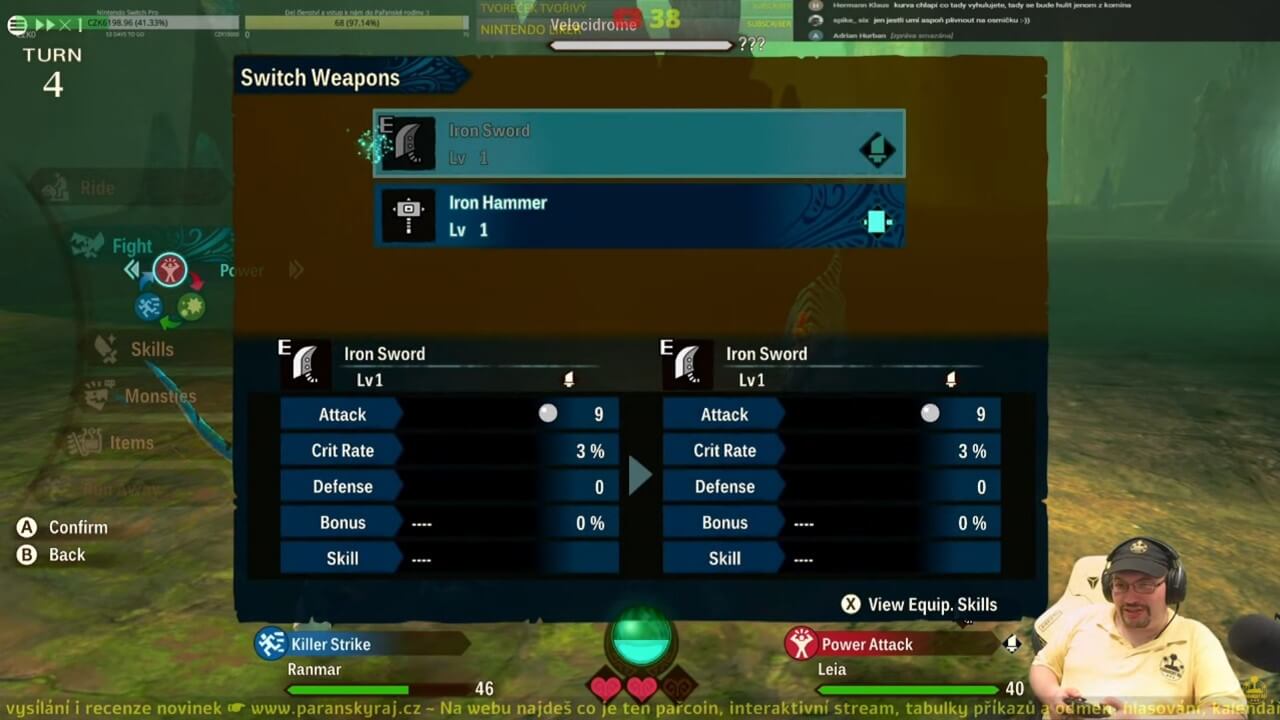The height and width of the screenshot is (720, 1280).
Task: Select Ranmar's Killer Strike action panel
Action: coord(360,644)
